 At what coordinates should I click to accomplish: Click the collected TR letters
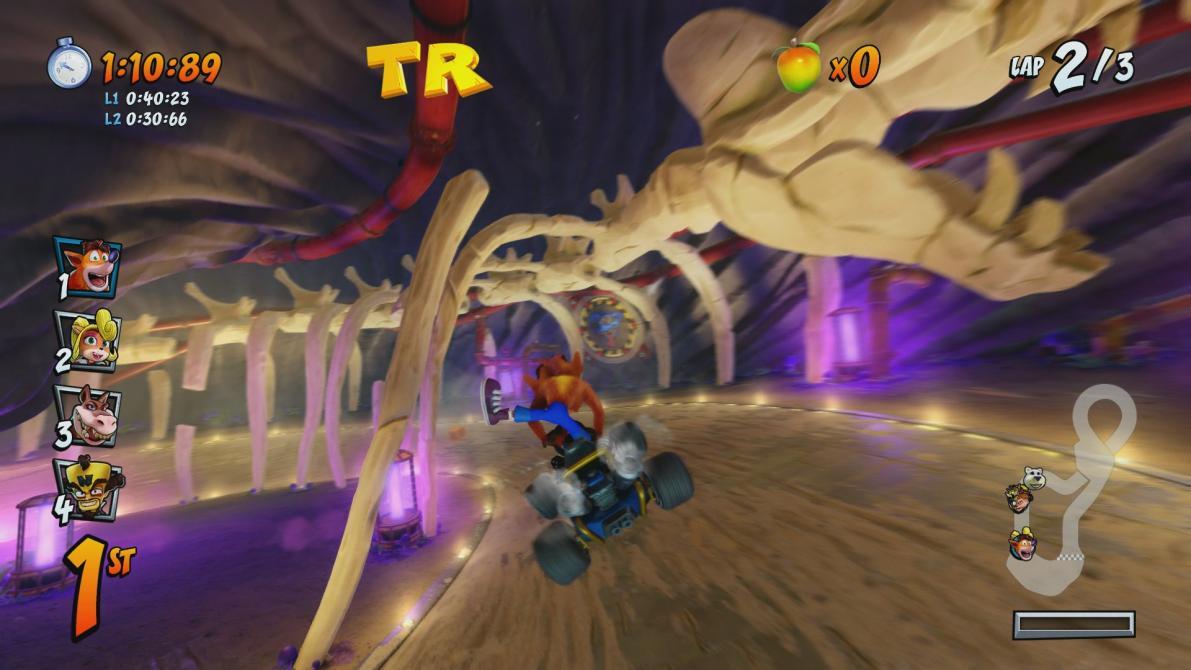click(428, 68)
